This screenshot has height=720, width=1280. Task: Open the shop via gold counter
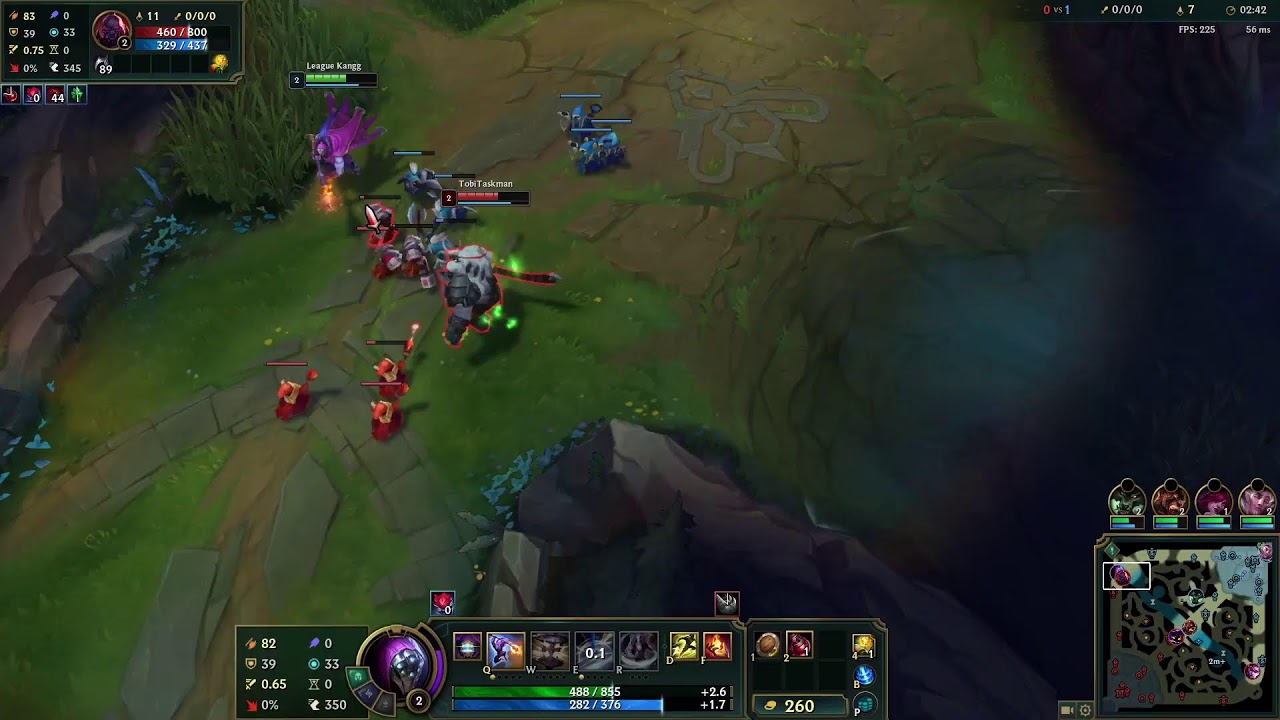789,706
